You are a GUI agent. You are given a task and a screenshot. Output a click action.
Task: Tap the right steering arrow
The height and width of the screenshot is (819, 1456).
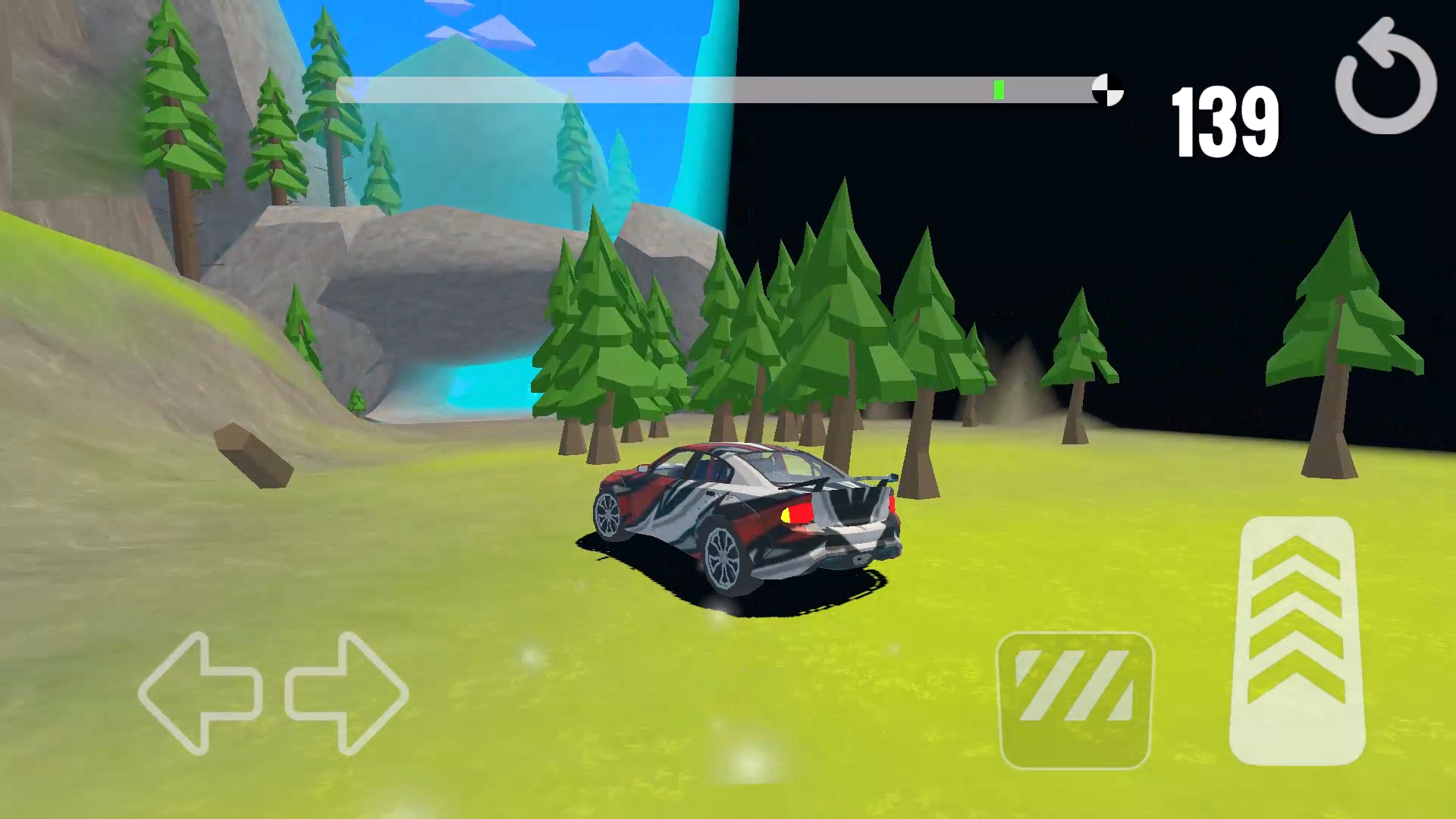pos(347,694)
